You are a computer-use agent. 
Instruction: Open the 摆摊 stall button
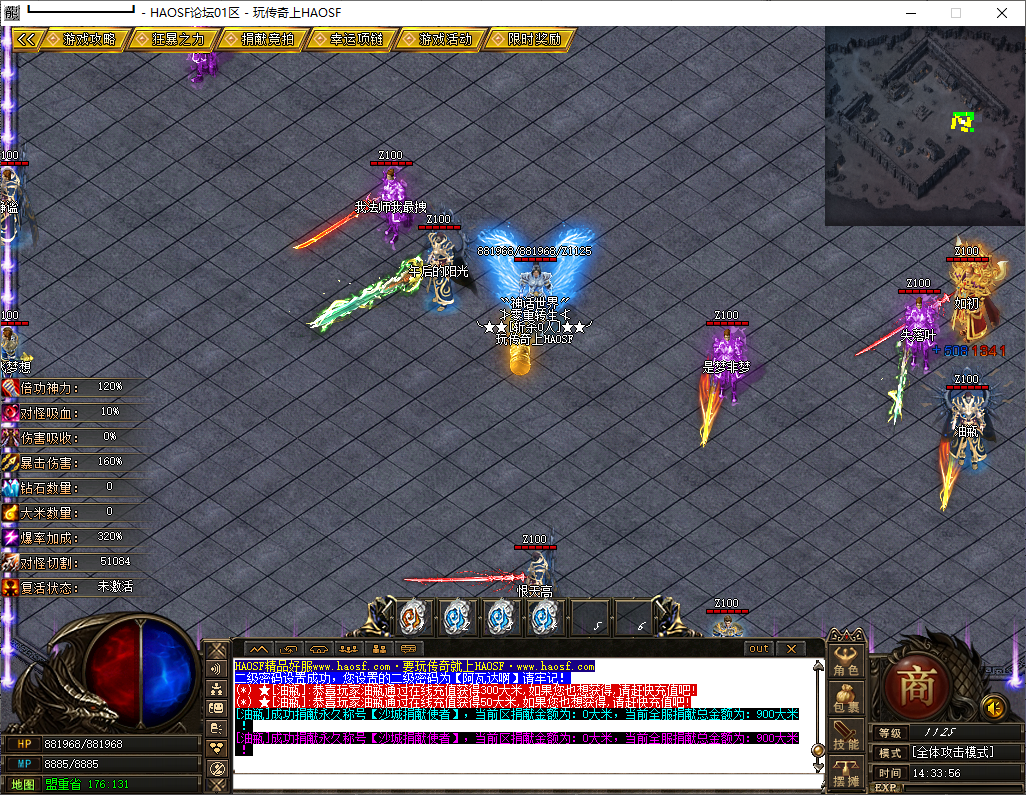coord(846,774)
